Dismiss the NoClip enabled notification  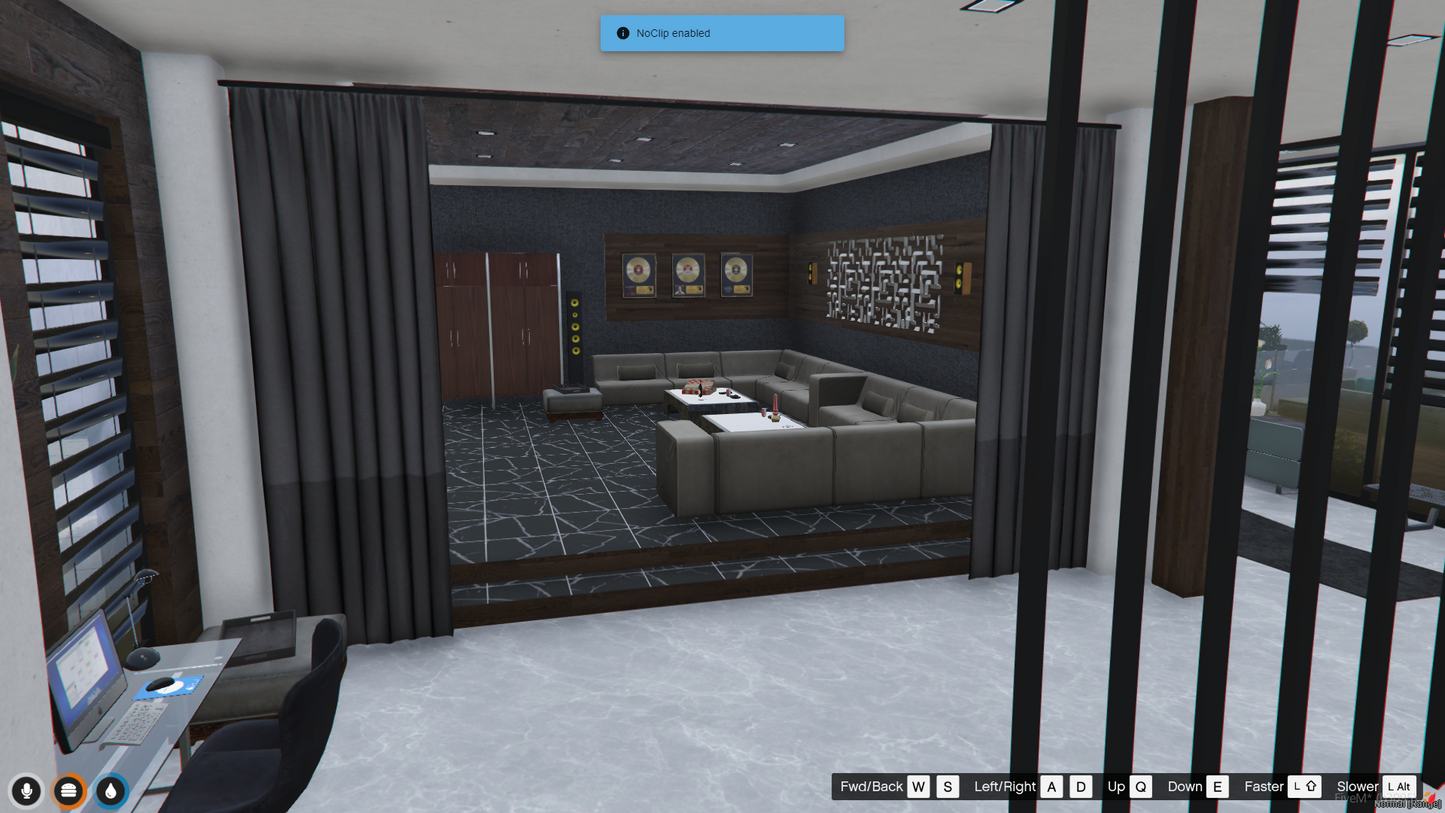pos(721,33)
